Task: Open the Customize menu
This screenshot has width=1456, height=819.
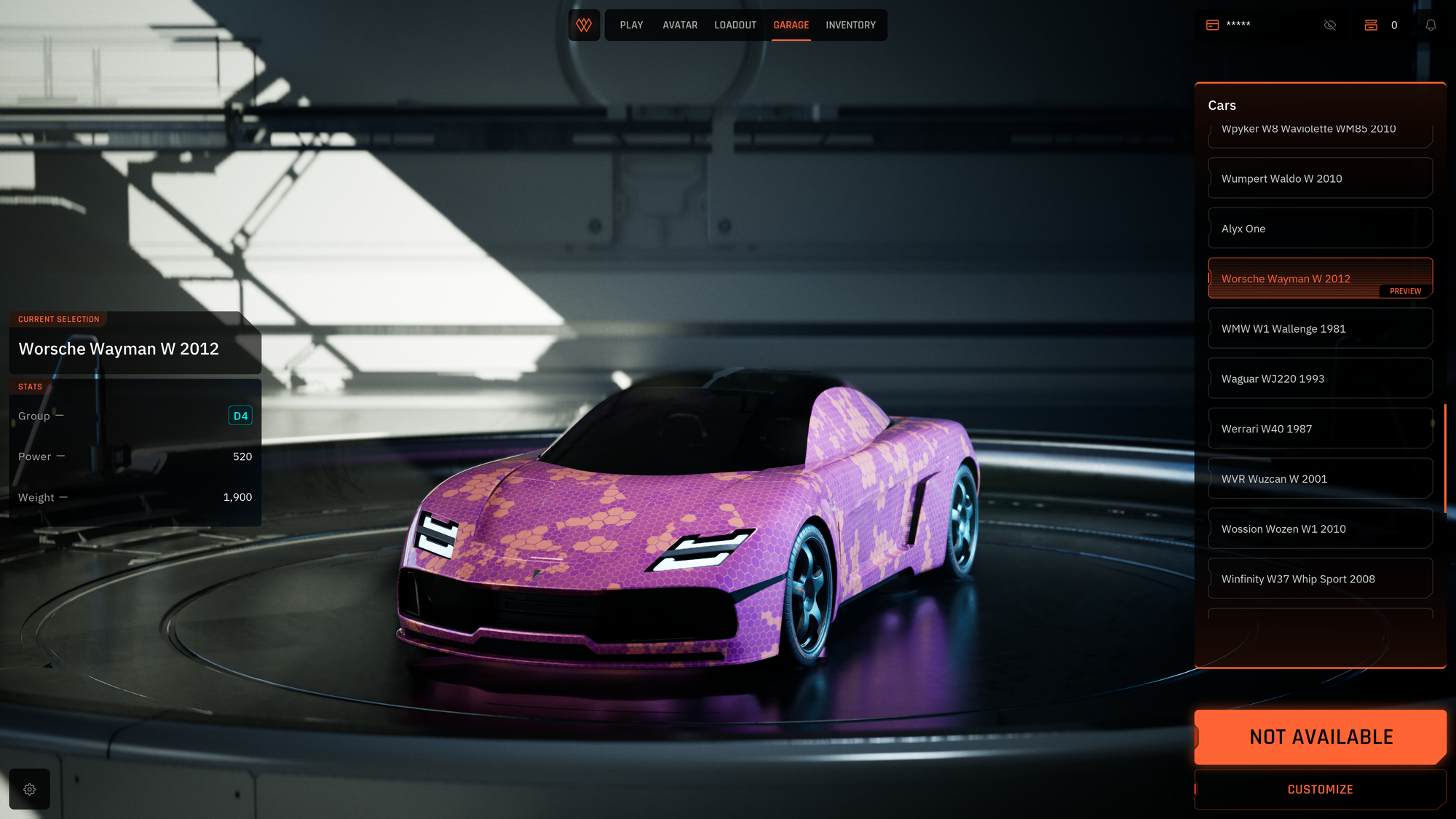Action: pyautogui.click(x=1320, y=789)
